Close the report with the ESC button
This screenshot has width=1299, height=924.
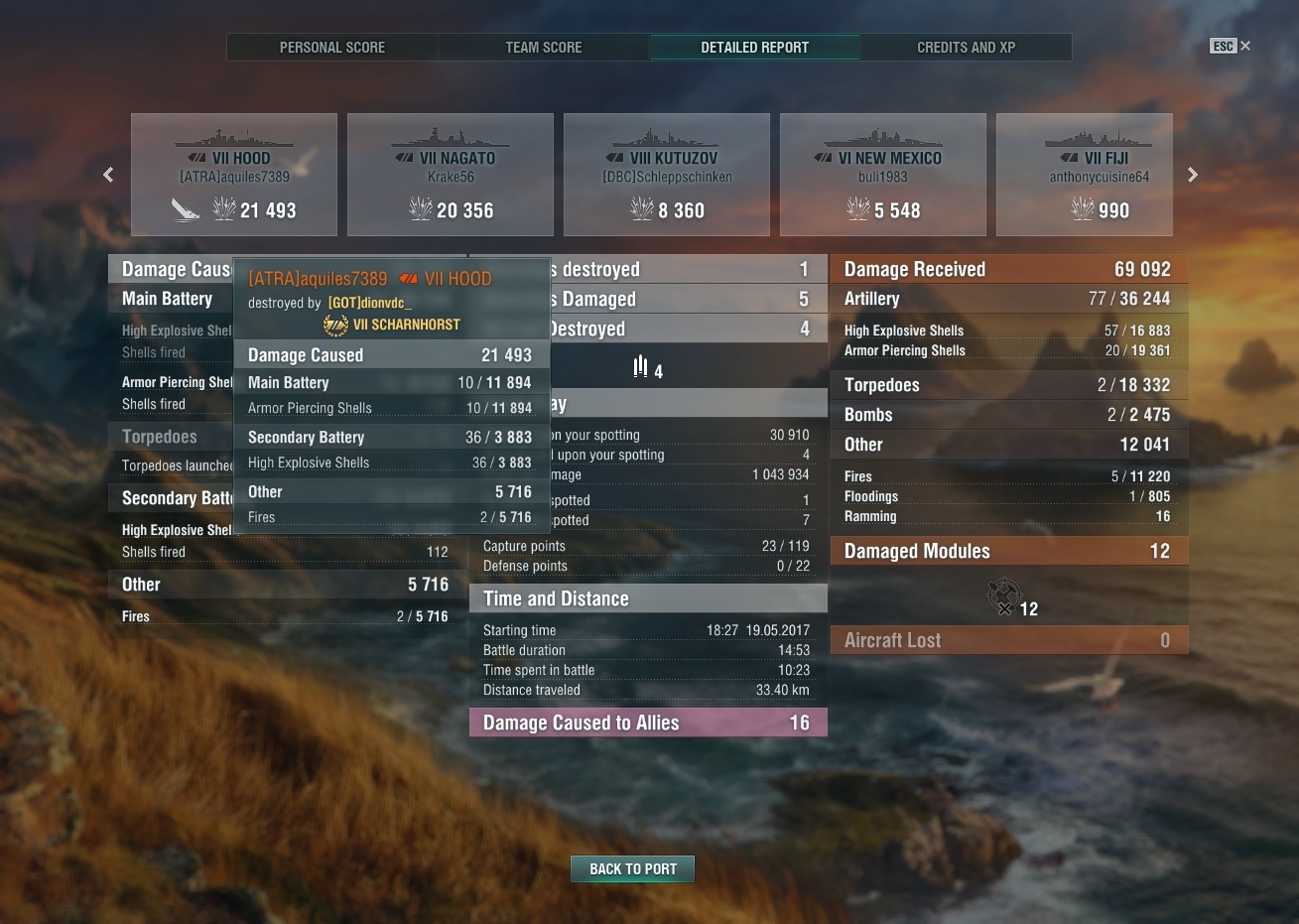click(1230, 46)
